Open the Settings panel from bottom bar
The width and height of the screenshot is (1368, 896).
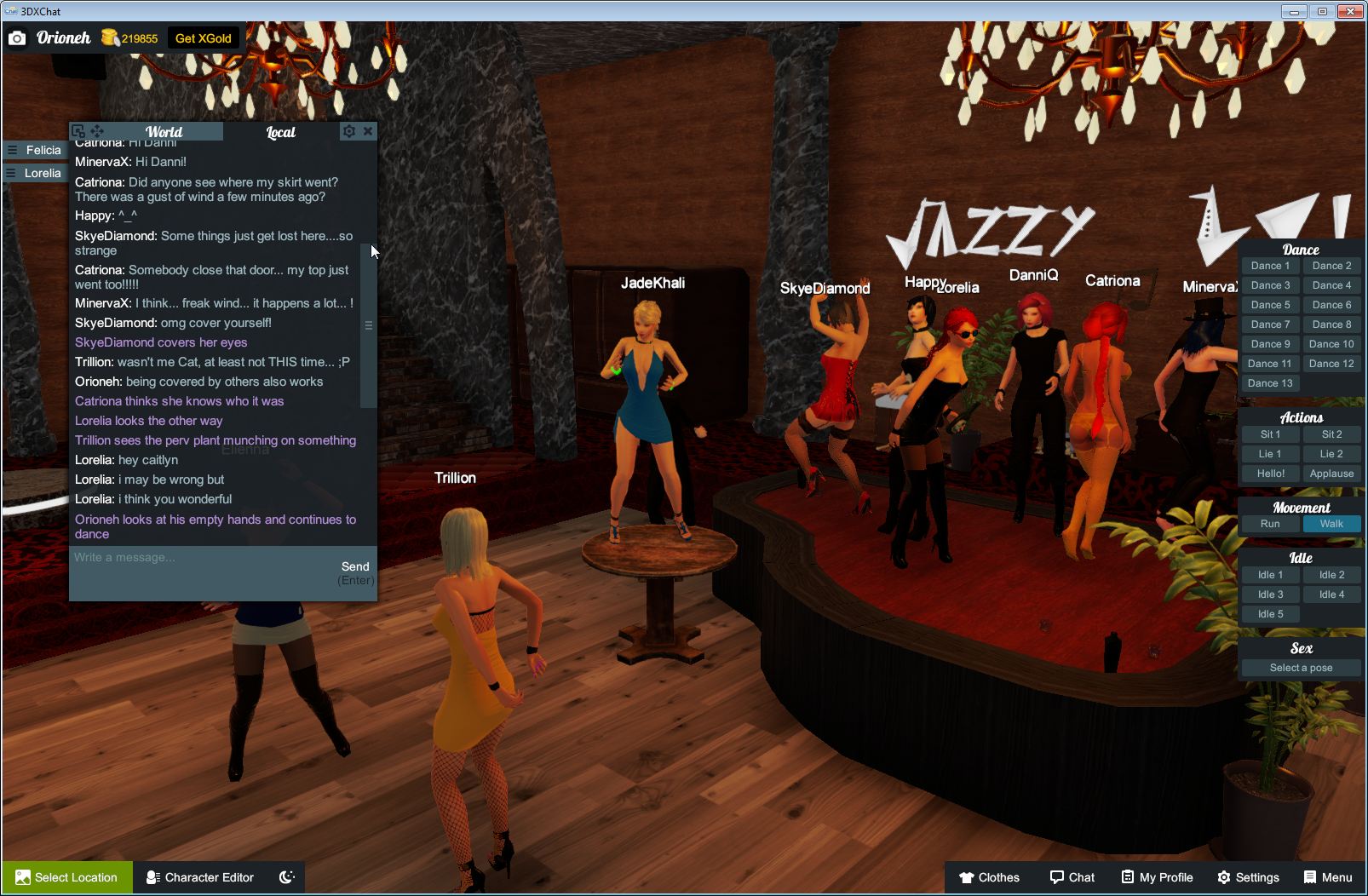tap(1249, 877)
